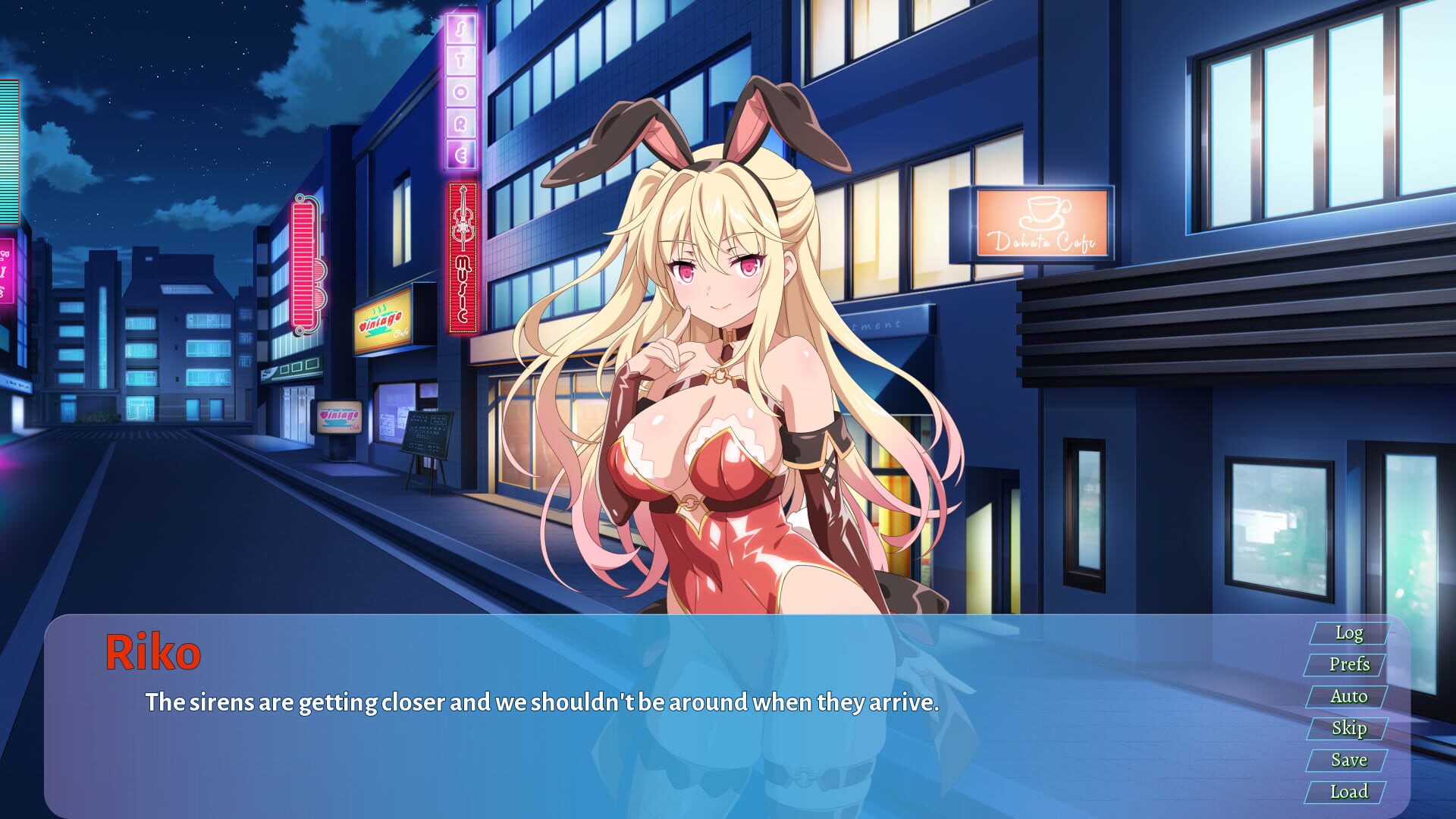Load a saved game
Image resolution: width=1456 pixels, height=819 pixels.
(x=1350, y=791)
